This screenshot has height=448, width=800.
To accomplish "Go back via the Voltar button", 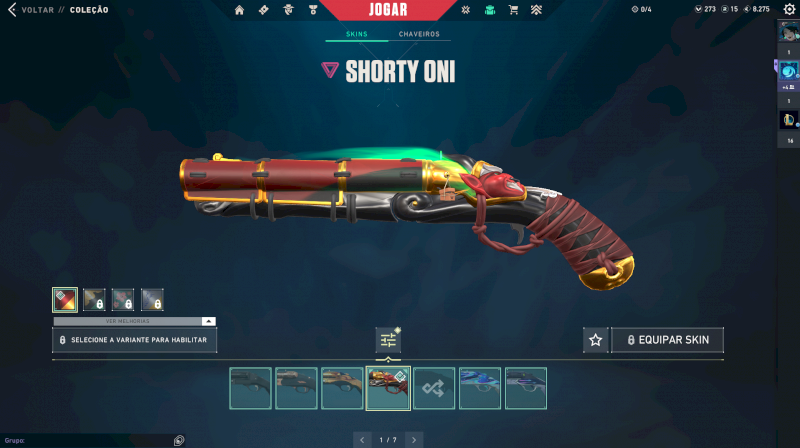I will click(x=38, y=9).
